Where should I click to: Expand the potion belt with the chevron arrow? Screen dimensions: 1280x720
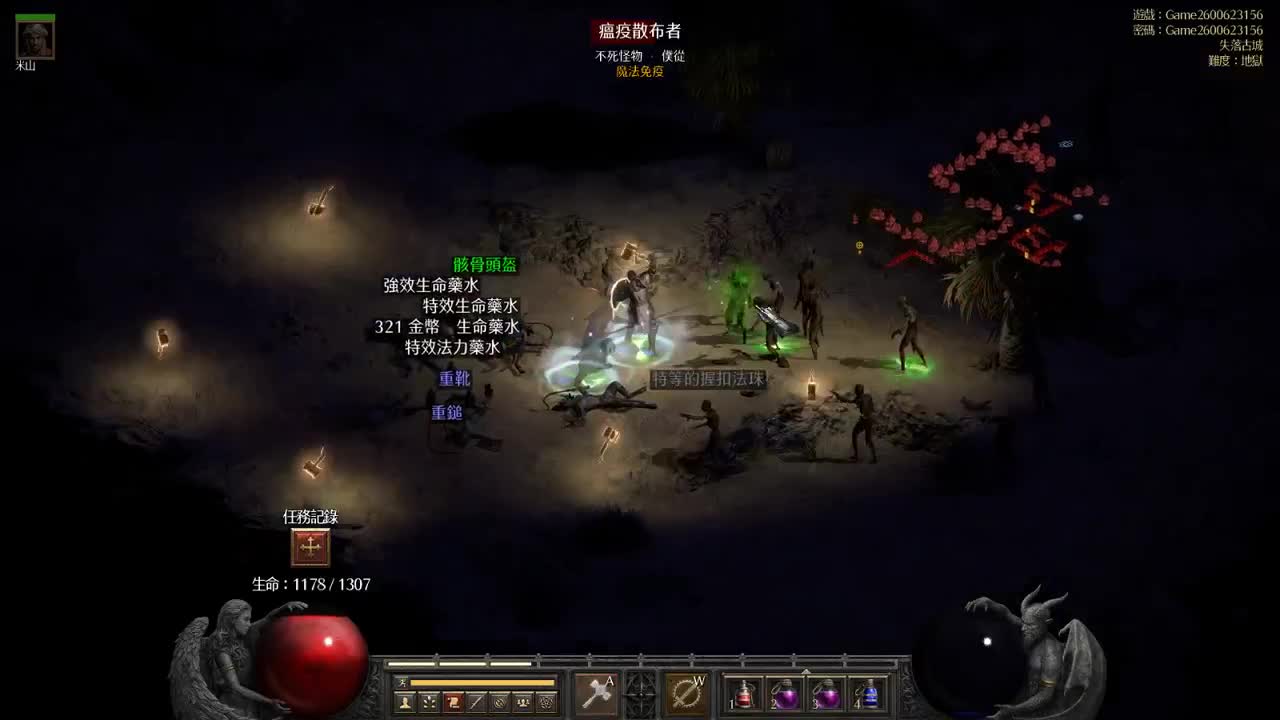tap(806, 671)
